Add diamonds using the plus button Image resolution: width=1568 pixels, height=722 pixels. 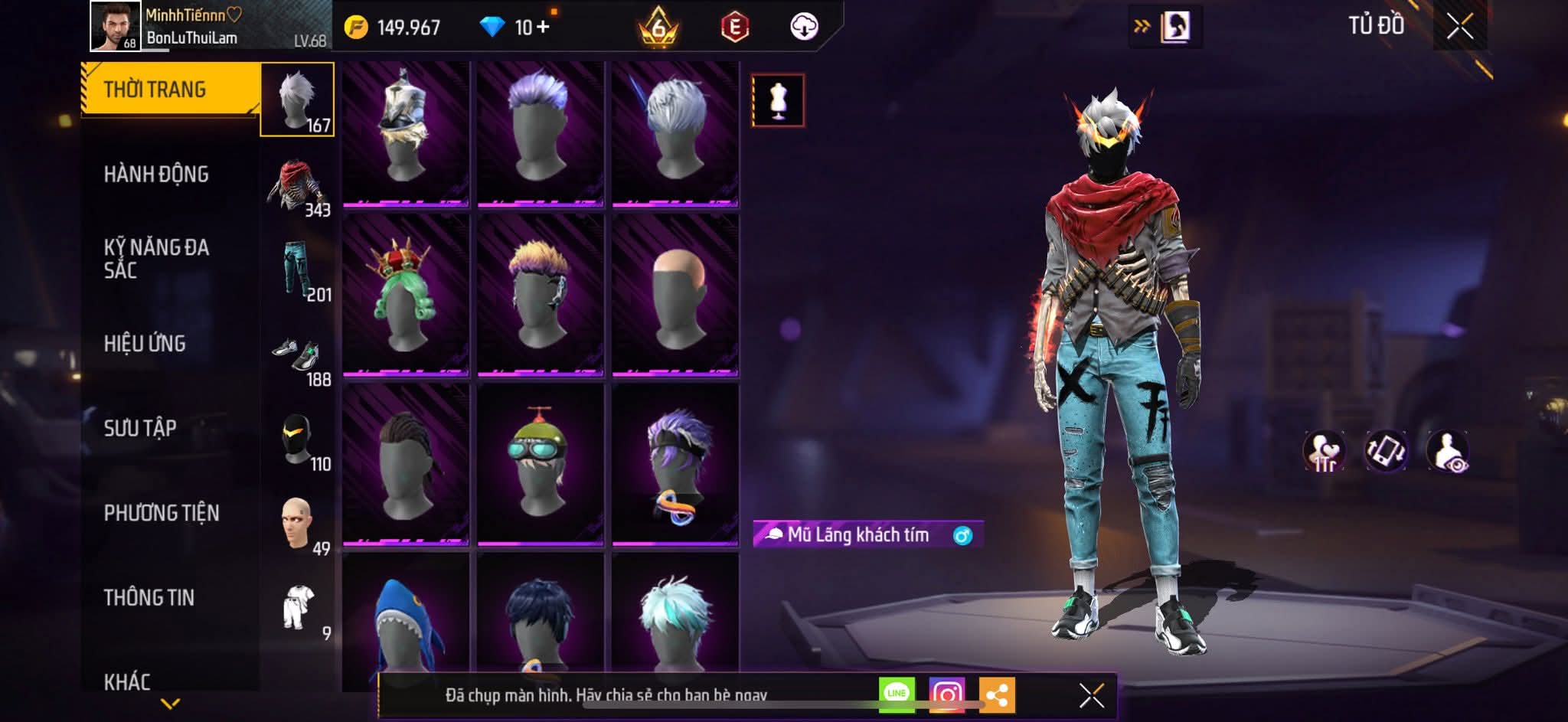(543, 28)
